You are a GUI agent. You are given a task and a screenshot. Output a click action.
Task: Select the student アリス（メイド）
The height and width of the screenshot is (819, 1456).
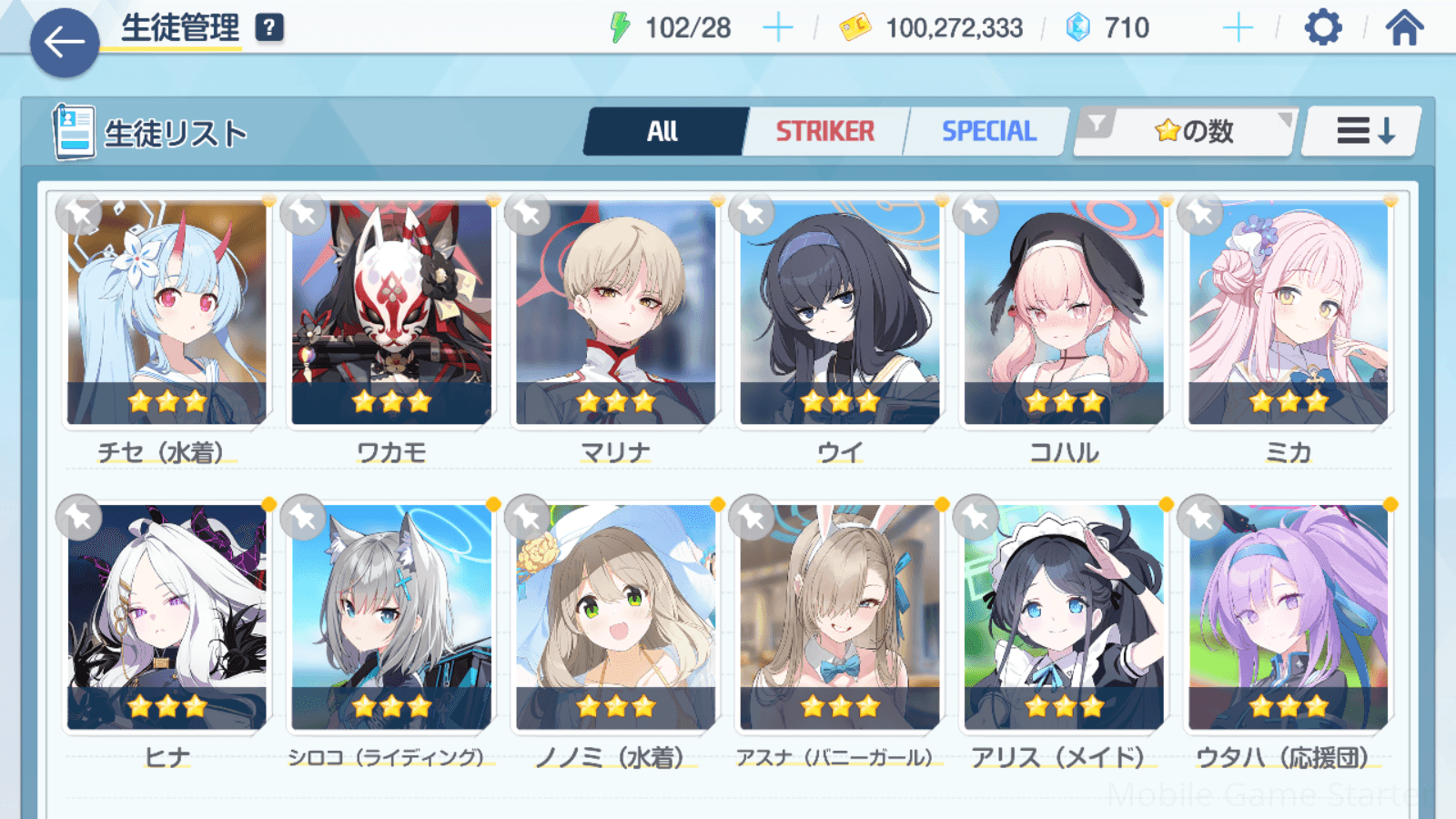pos(1064,616)
